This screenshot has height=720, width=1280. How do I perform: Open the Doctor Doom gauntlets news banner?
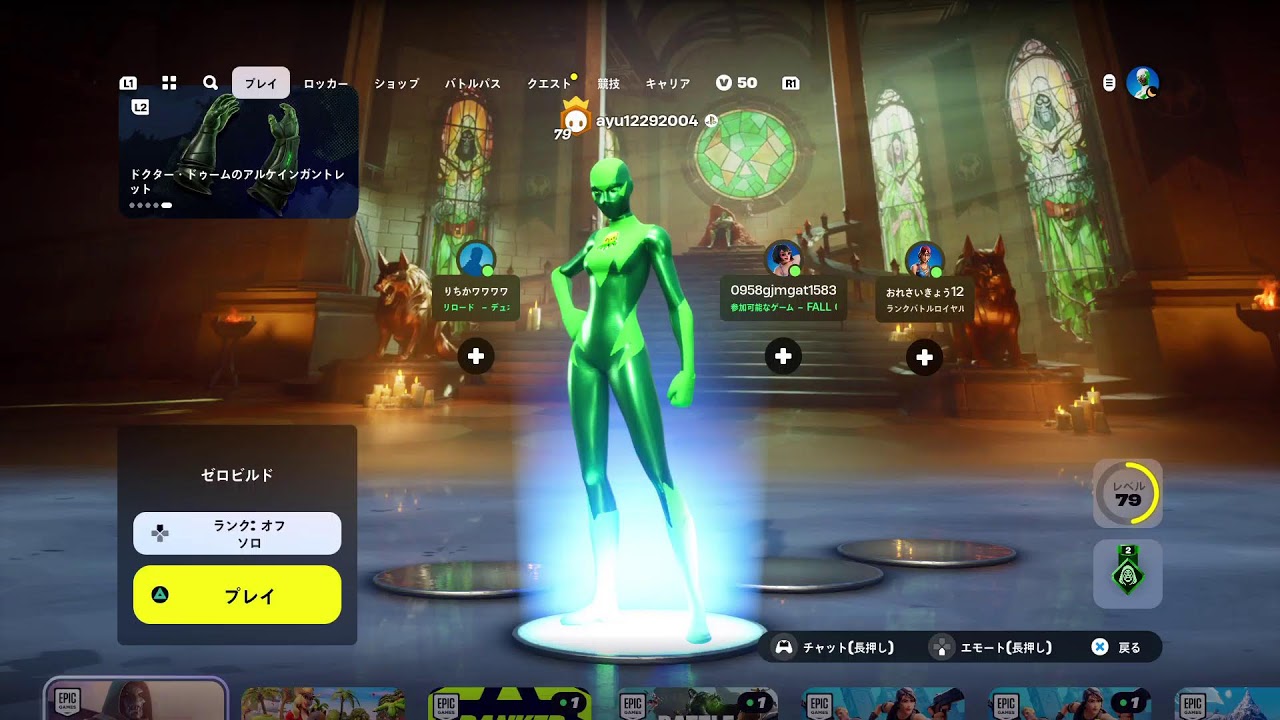click(x=238, y=152)
